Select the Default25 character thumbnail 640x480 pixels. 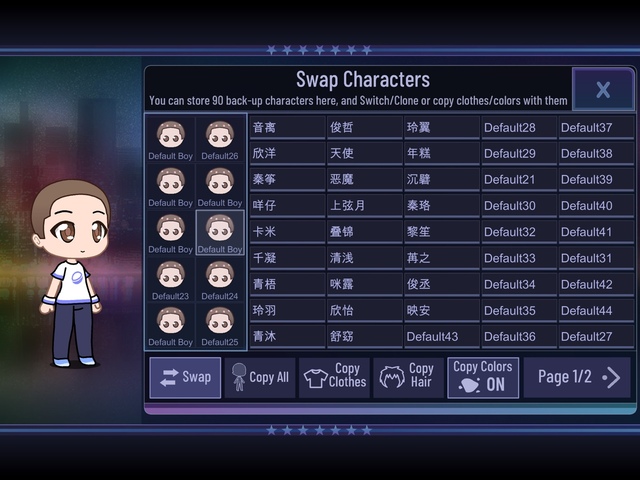click(x=220, y=325)
